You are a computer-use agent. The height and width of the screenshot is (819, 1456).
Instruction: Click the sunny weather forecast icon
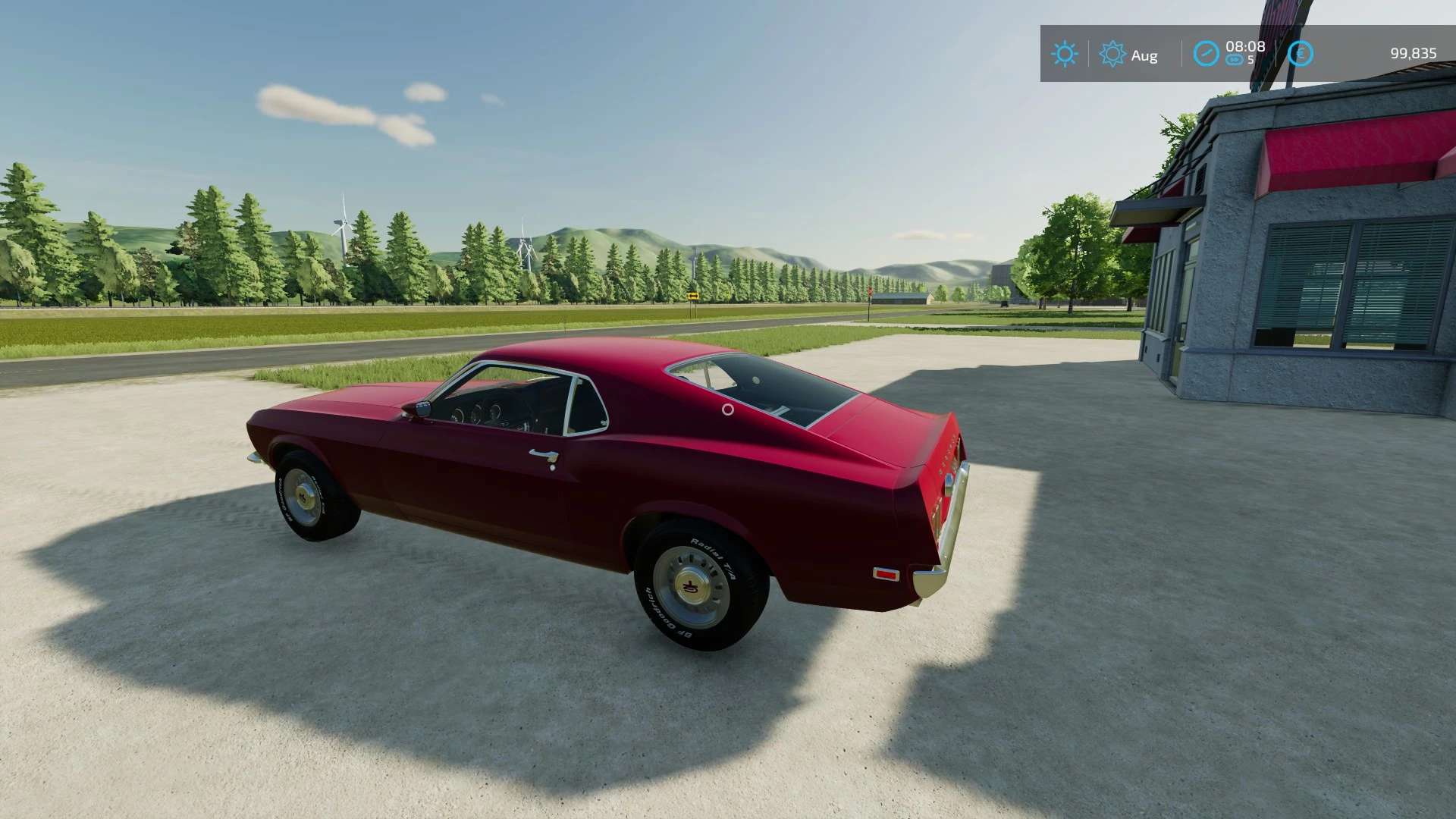[1064, 54]
